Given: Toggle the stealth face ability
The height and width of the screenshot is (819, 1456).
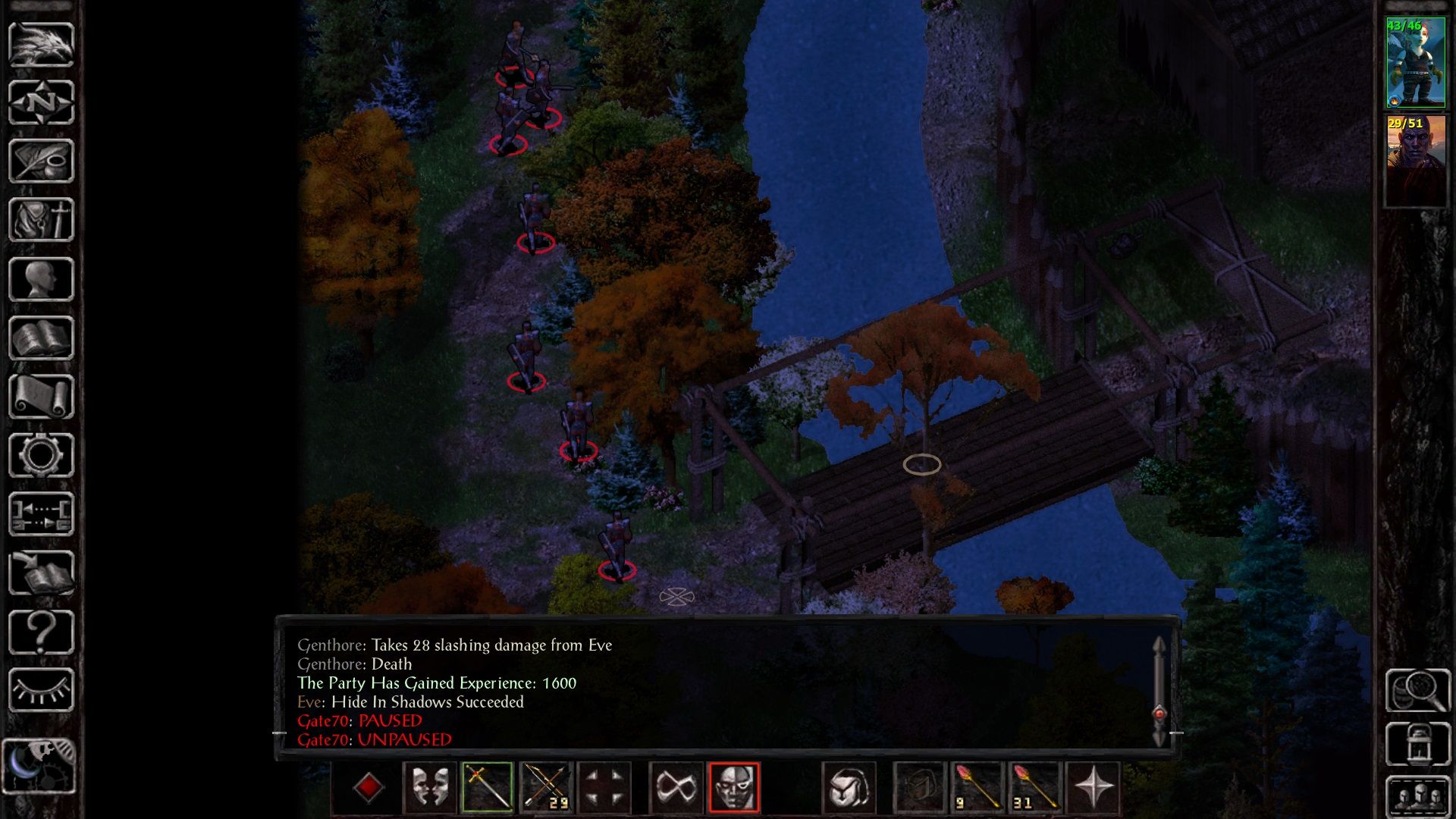Looking at the screenshot, I should pyautogui.click(x=733, y=787).
